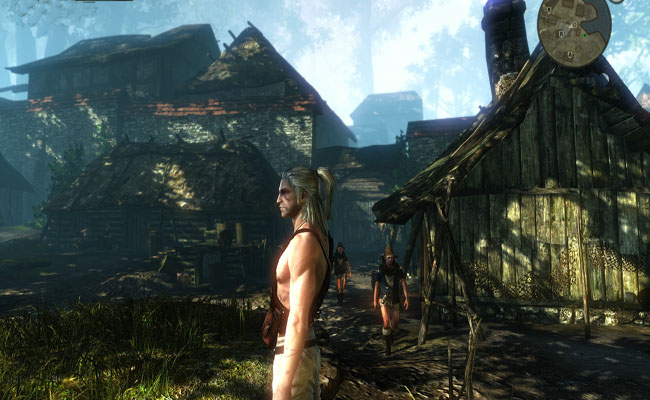
Task: Click the circular minimap
Action: click(x=574, y=30)
